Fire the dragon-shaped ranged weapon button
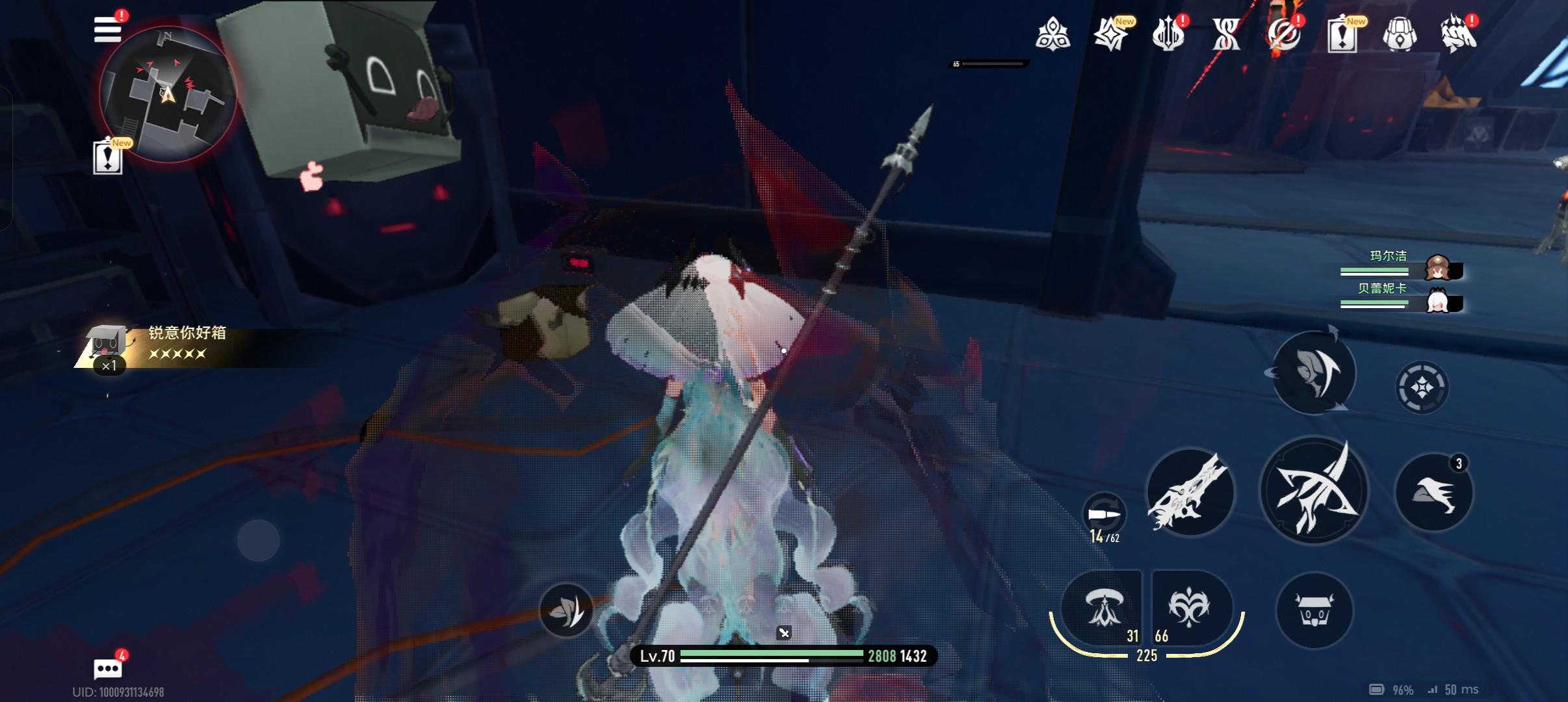This screenshot has height=702, width=1568. click(x=1190, y=491)
